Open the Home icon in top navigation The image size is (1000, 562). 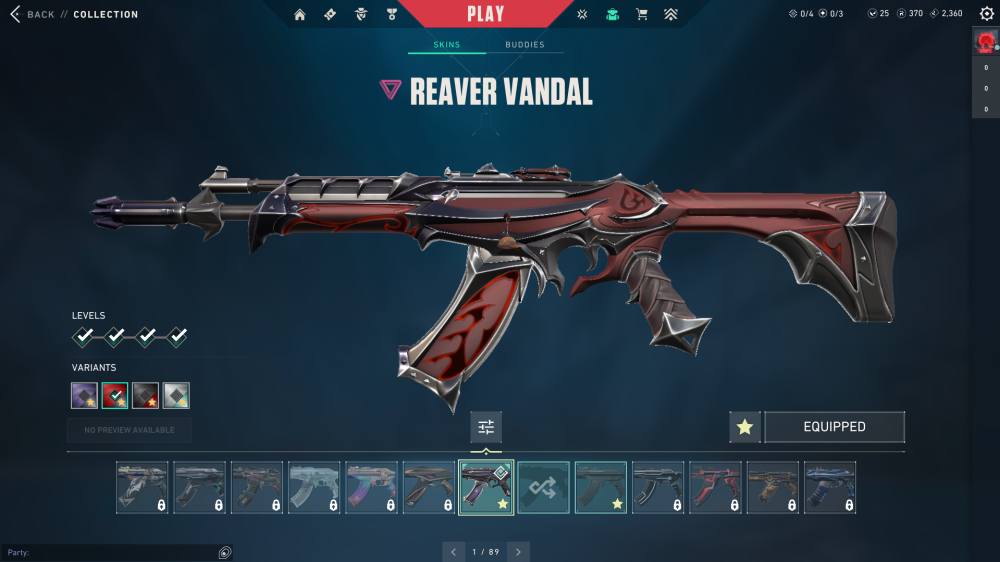299,14
